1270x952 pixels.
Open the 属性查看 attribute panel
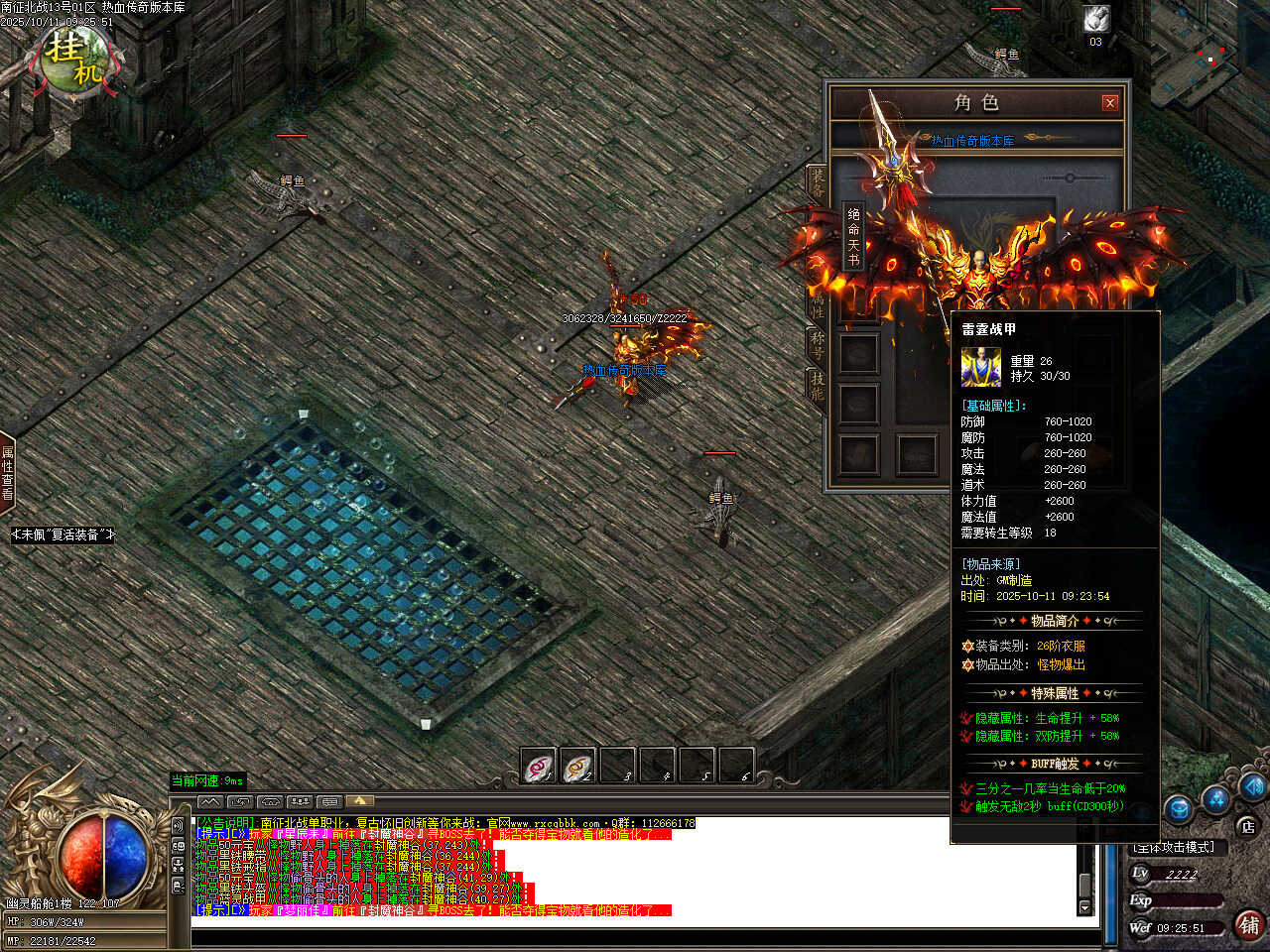tap(7, 473)
